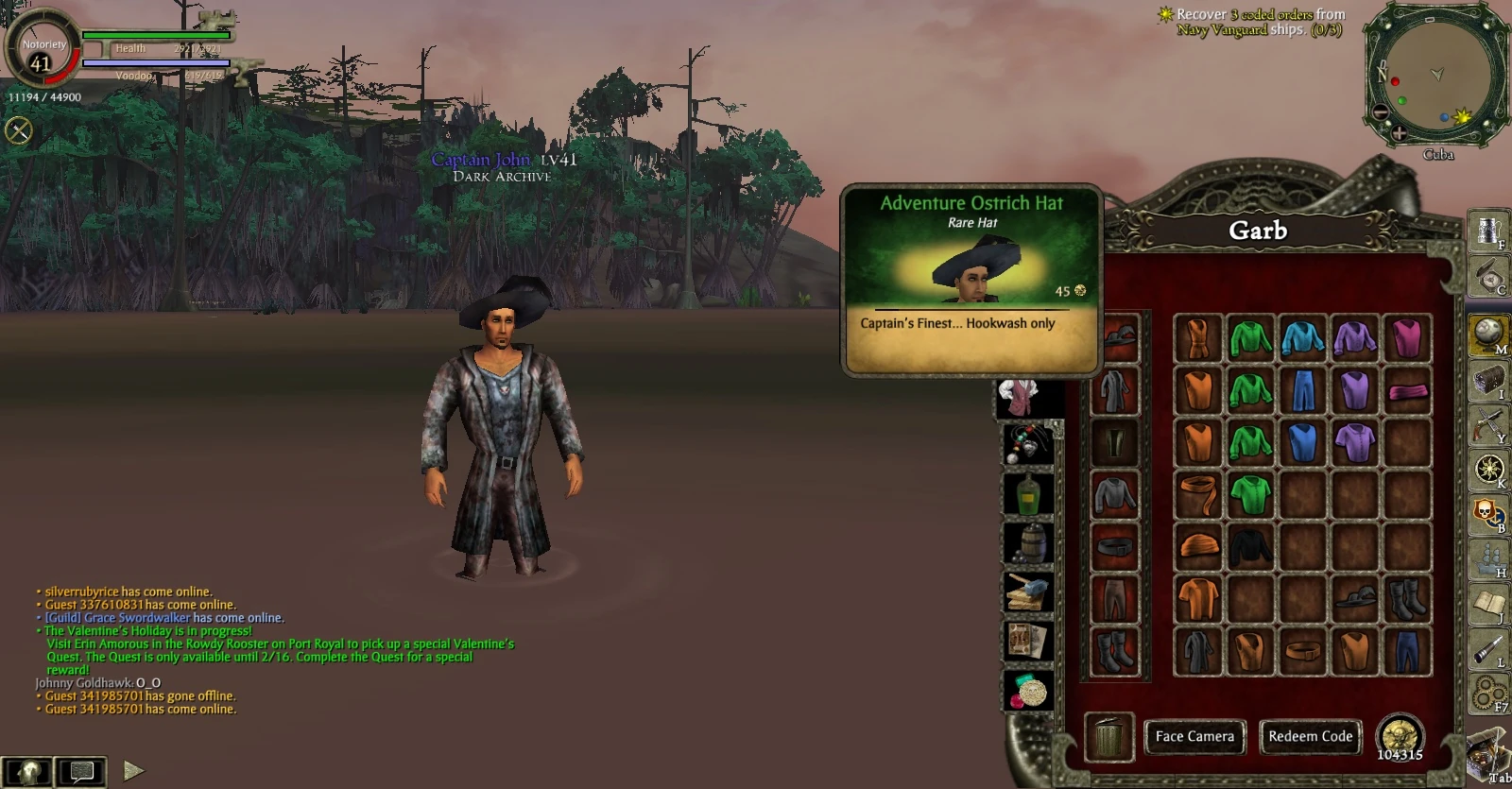Pick the orange sash item
Viewport: 1512px width, 789px height.
(x=1198, y=493)
